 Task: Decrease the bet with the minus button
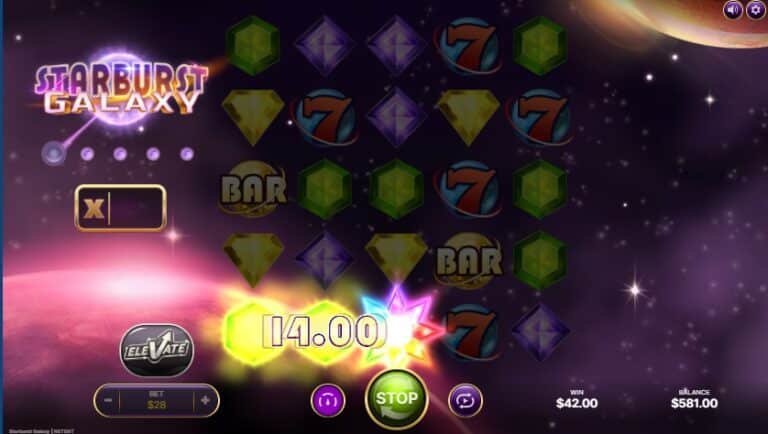tap(108, 400)
